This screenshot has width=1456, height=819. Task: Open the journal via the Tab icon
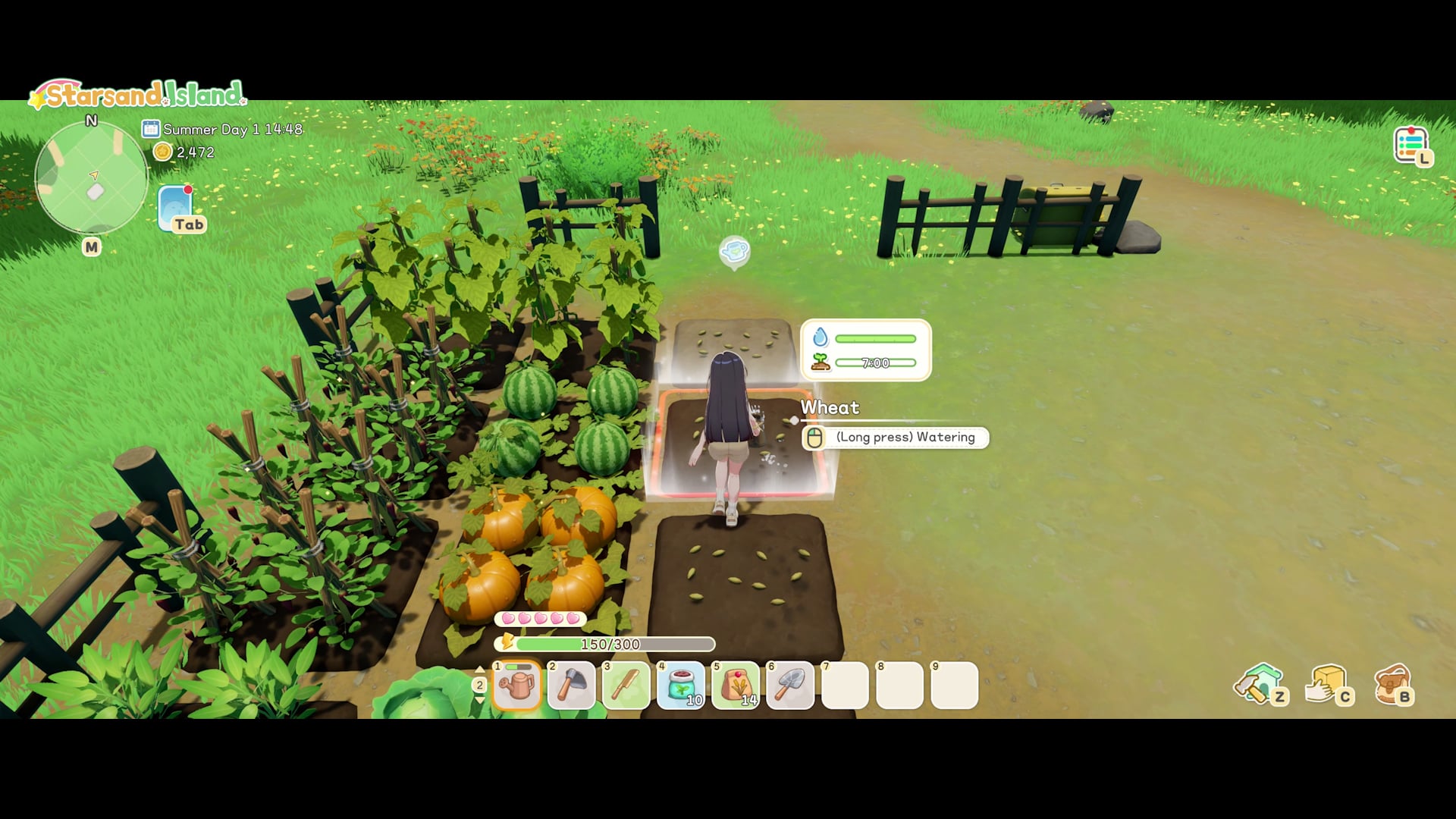[176, 206]
